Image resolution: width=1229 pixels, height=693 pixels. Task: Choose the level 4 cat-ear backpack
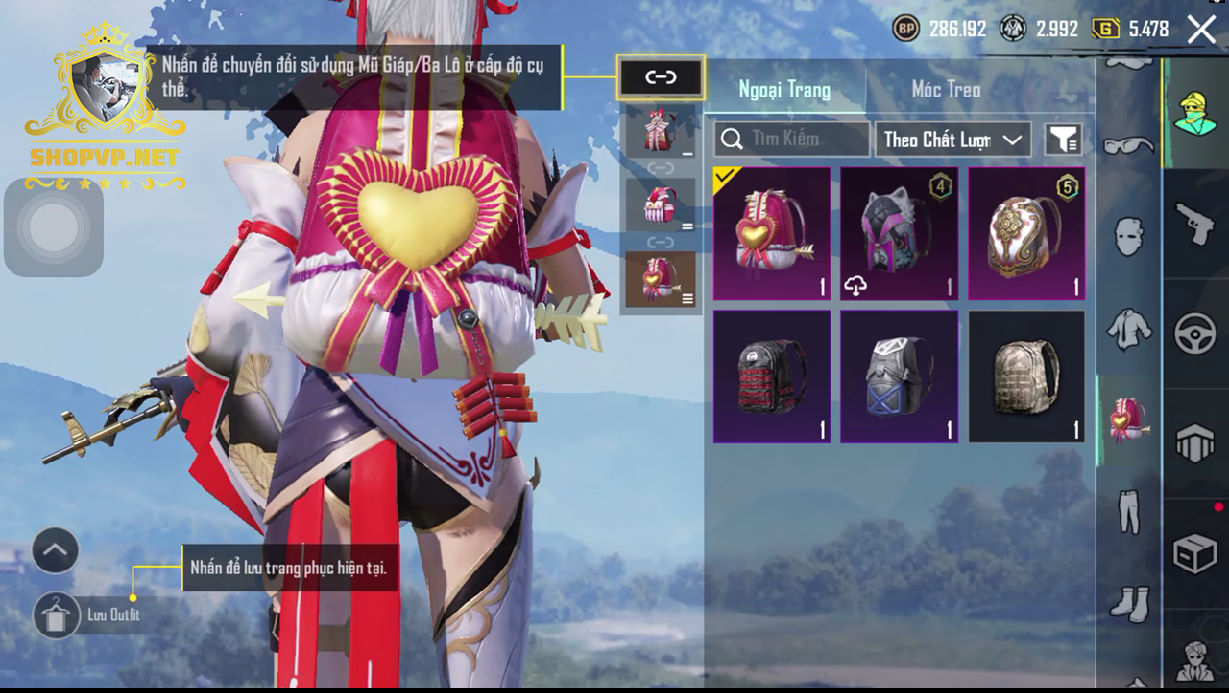point(899,233)
